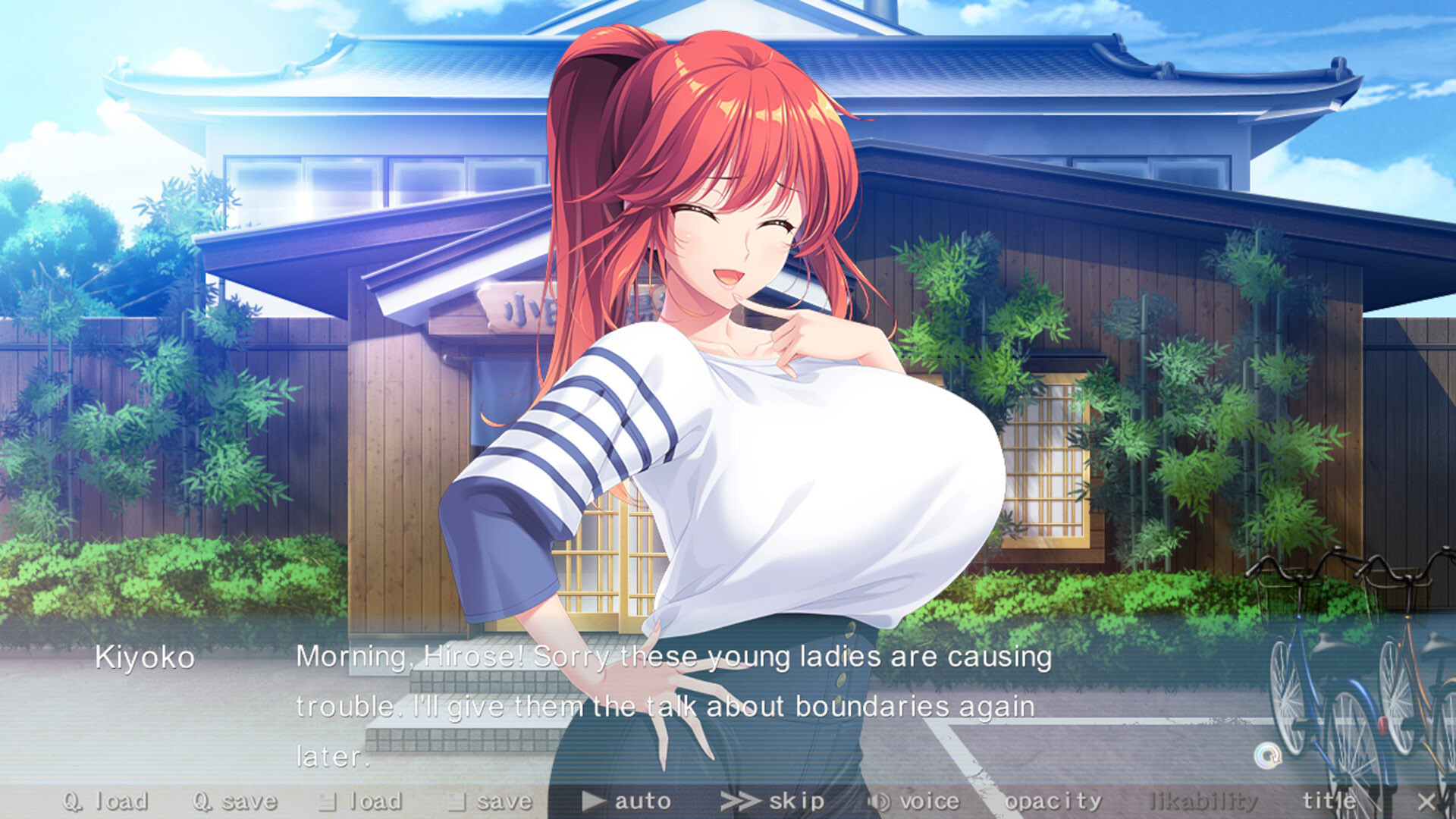The image size is (1456, 819).
Task: Click the disk icon beside "load"
Action: (x=326, y=802)
